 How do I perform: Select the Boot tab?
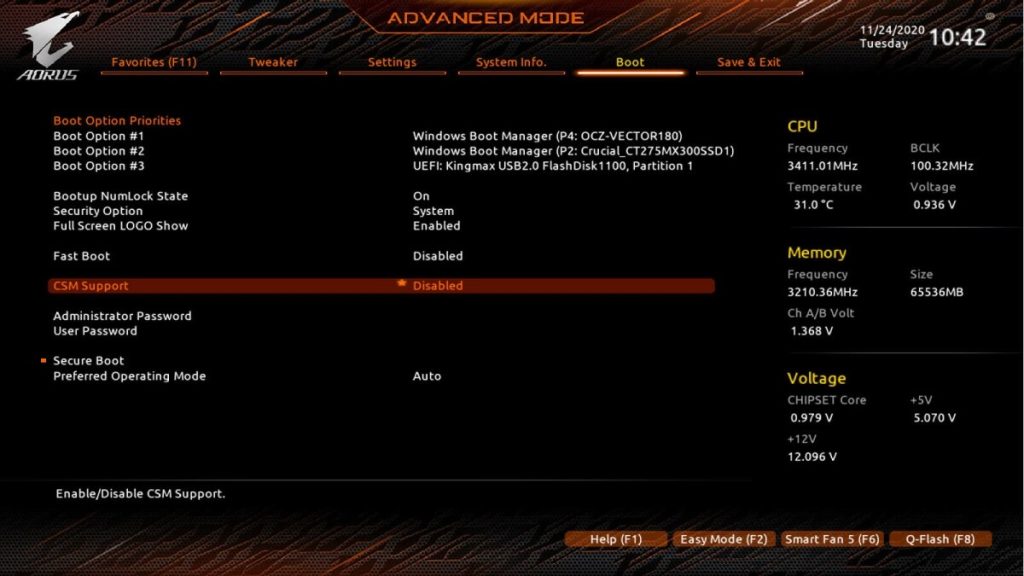(x=630, y=62)
